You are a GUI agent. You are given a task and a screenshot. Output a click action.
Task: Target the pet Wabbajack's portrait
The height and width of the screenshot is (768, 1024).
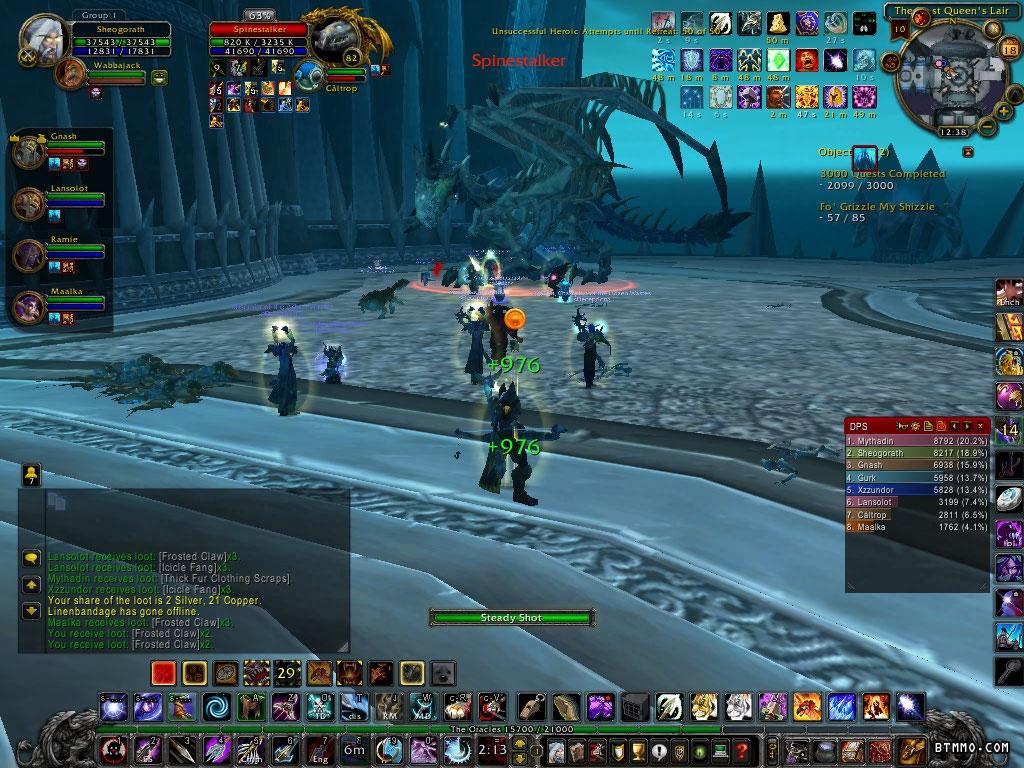click(x=70, y=72)
